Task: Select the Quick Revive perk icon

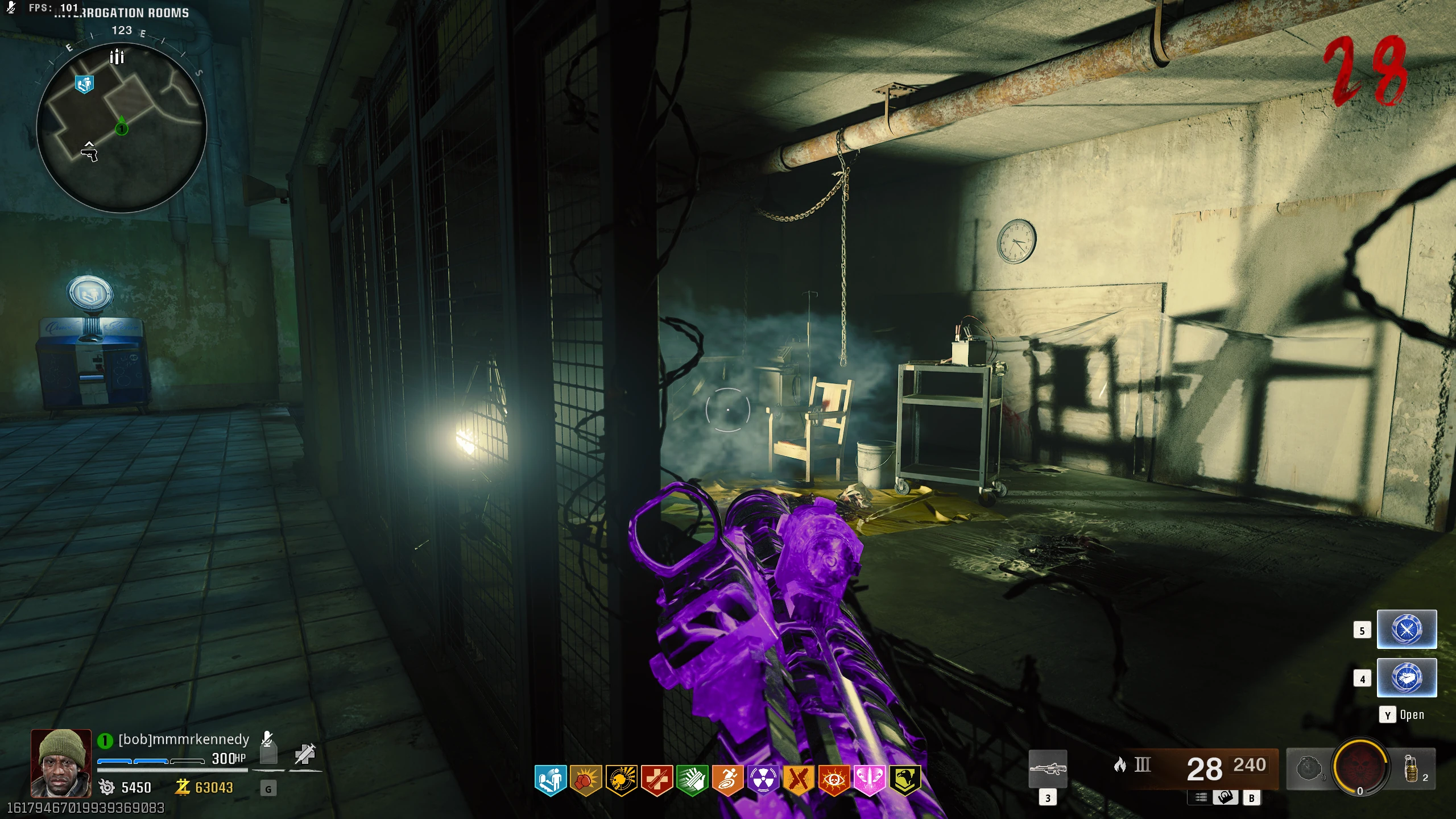Action: coord(550,780)
